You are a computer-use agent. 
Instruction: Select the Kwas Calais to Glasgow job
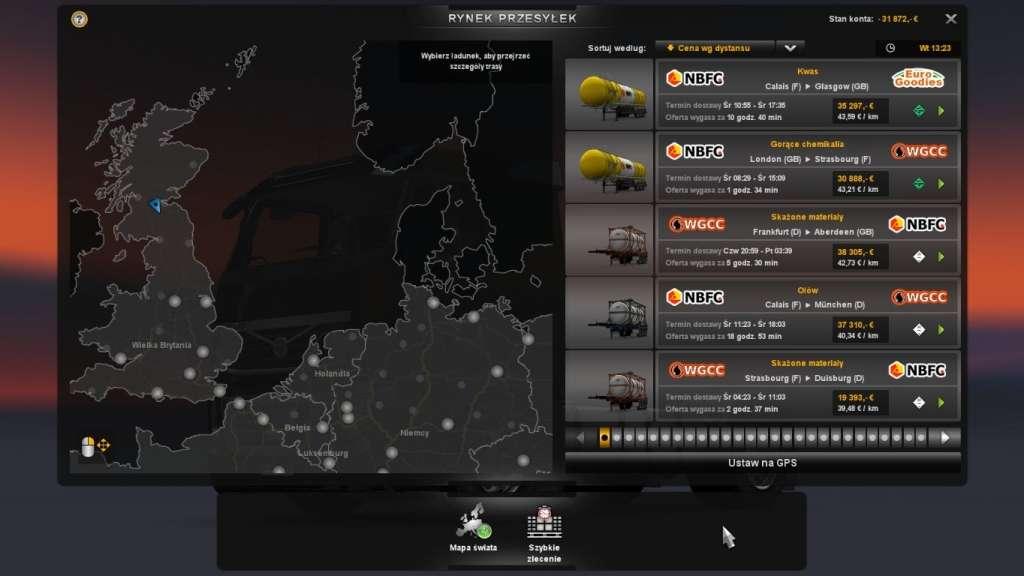click(x=806, y=94)
